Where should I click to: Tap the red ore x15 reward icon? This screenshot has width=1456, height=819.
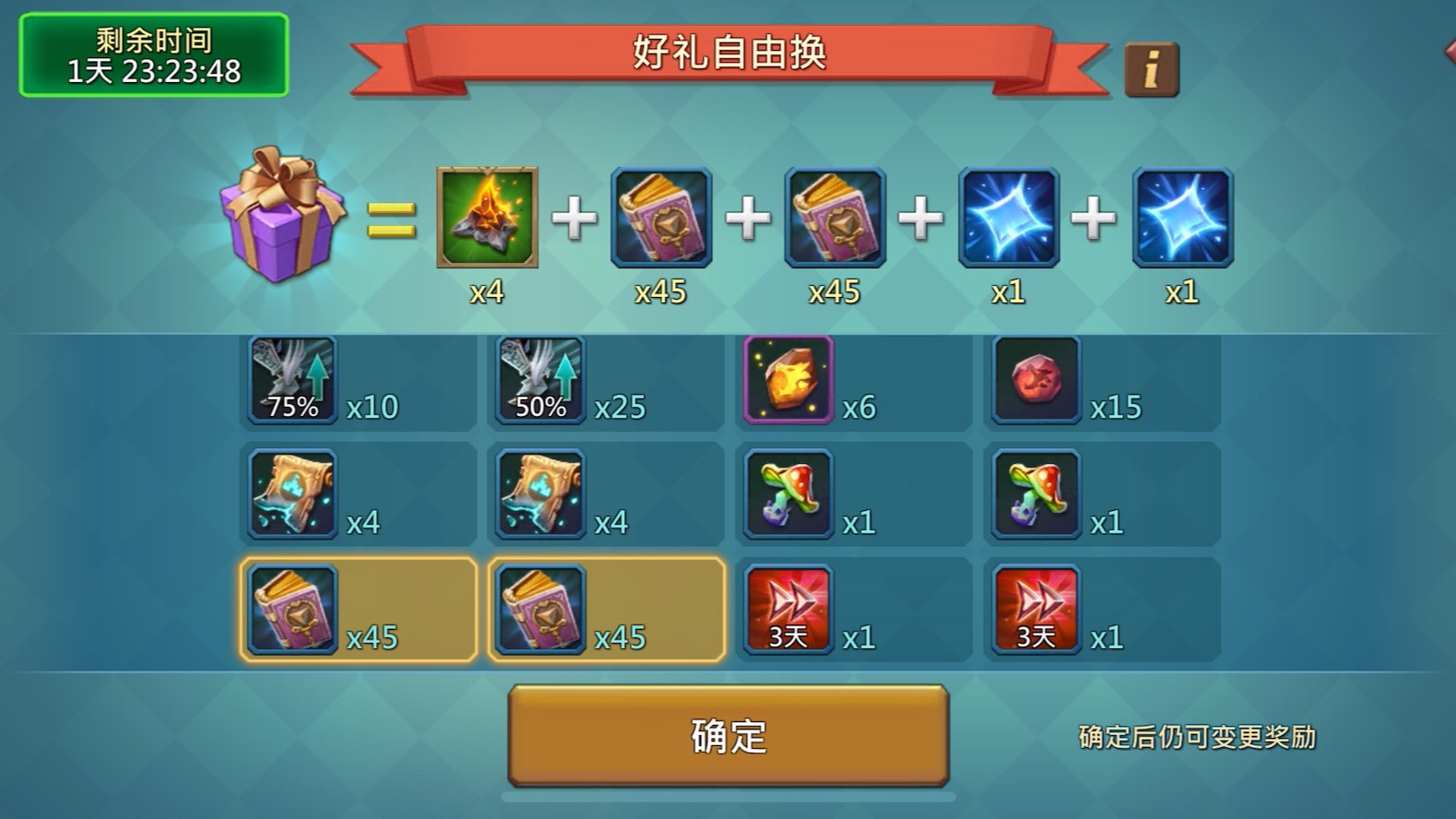tap(1036, 380)
